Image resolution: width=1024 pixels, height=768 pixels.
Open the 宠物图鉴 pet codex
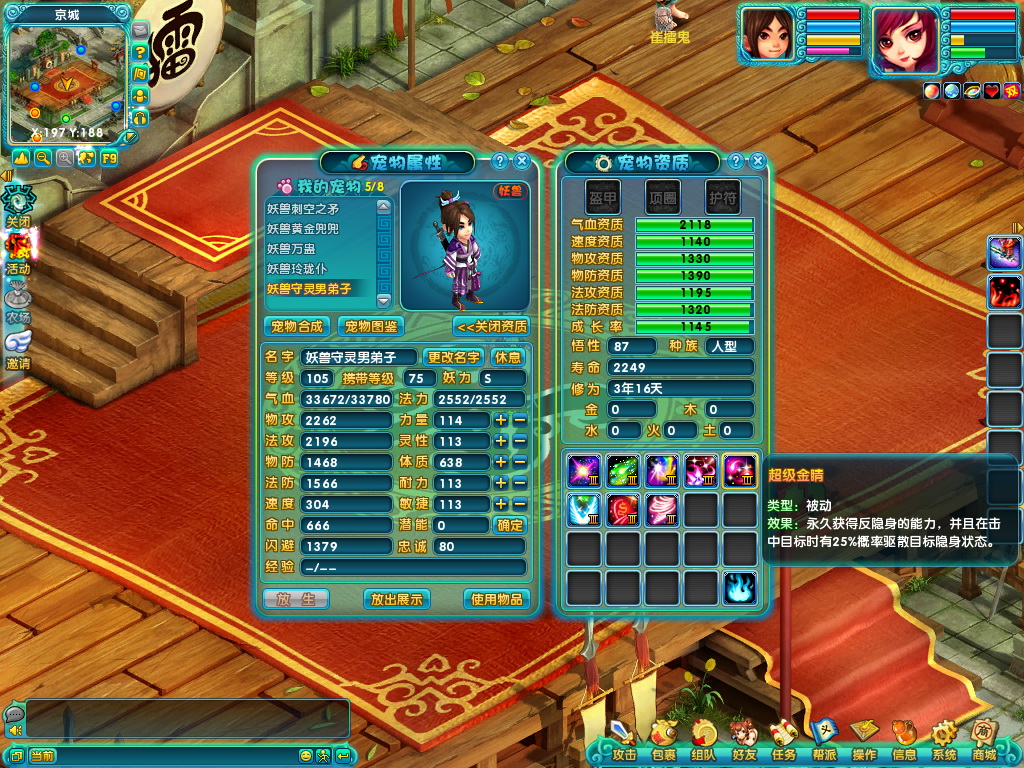click(x=370, y=326)
